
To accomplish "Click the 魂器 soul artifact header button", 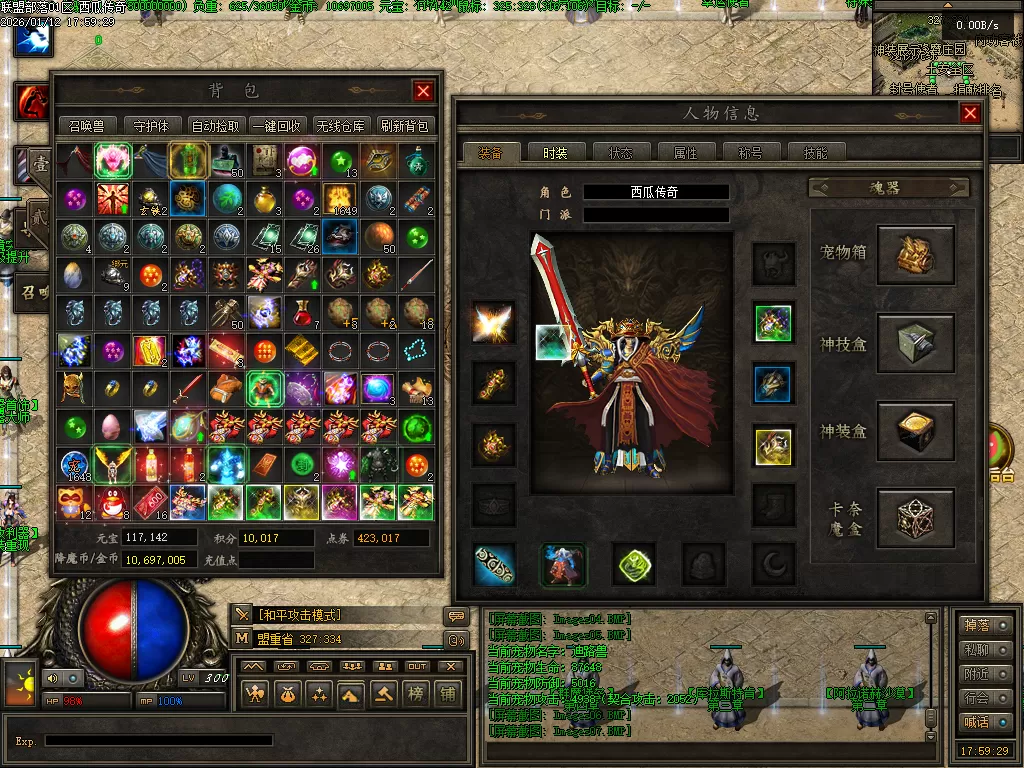I will (888, 187).
